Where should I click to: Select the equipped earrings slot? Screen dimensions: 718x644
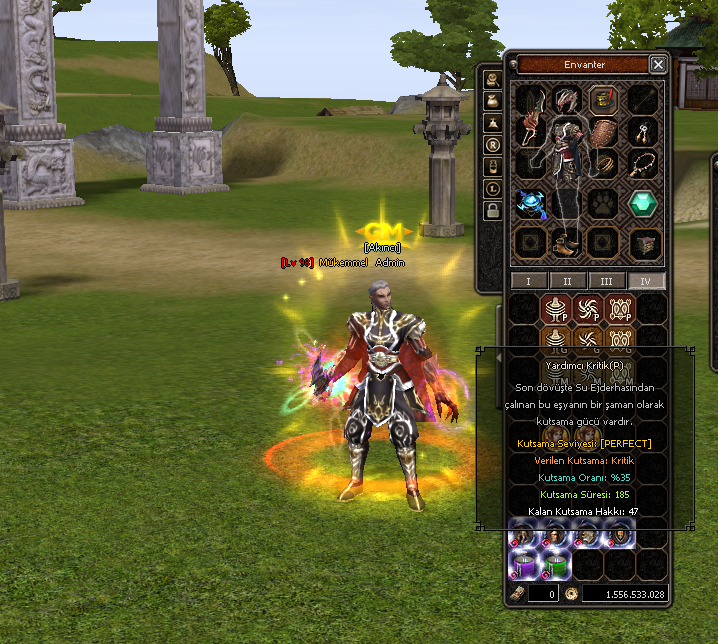pyautogui.click(x=644, y=130)
